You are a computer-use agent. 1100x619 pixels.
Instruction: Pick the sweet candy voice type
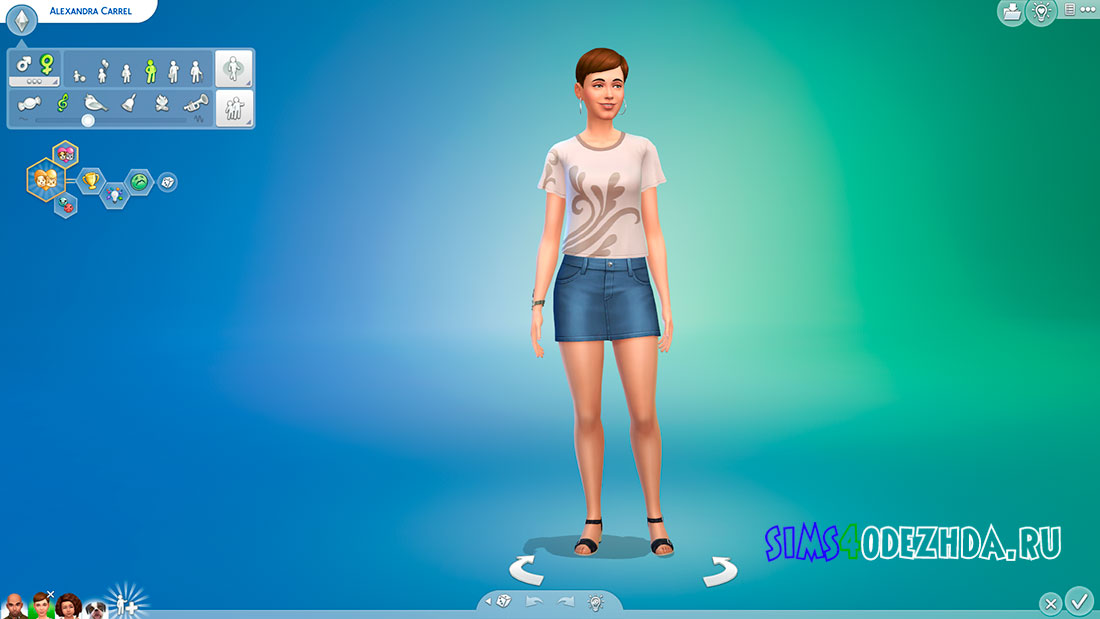coord(29,102)
